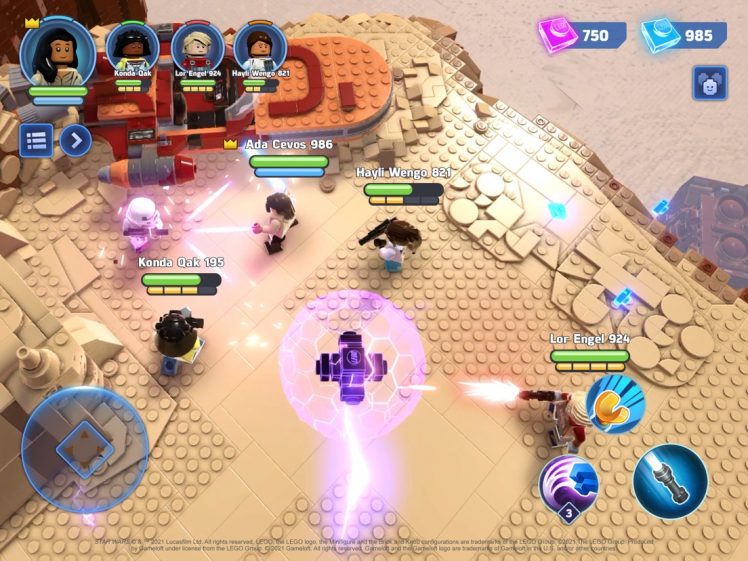Expand the panel with the arrow button
748x561 pixels.
pos(76,140)
